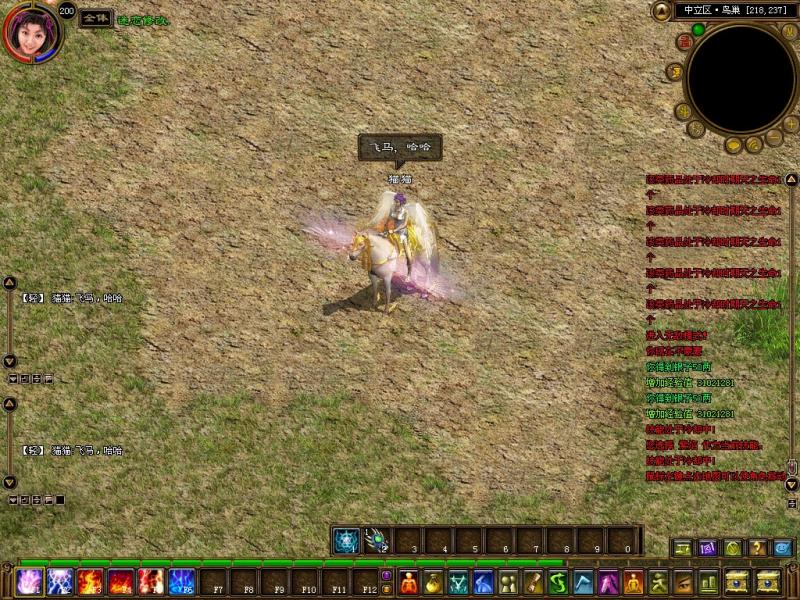Click the player character portrait

(28, 31)
